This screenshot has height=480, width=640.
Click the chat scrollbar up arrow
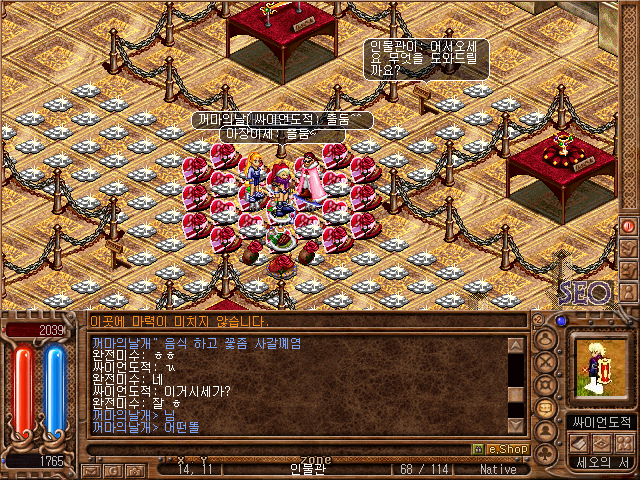click(516, 346)
